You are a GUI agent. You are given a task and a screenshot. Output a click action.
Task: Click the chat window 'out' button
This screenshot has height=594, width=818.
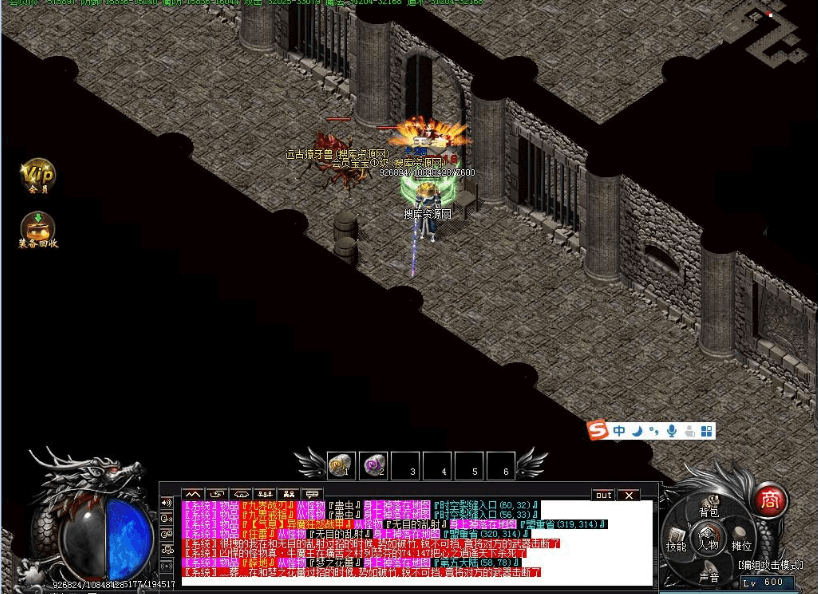tap(603, 494)
